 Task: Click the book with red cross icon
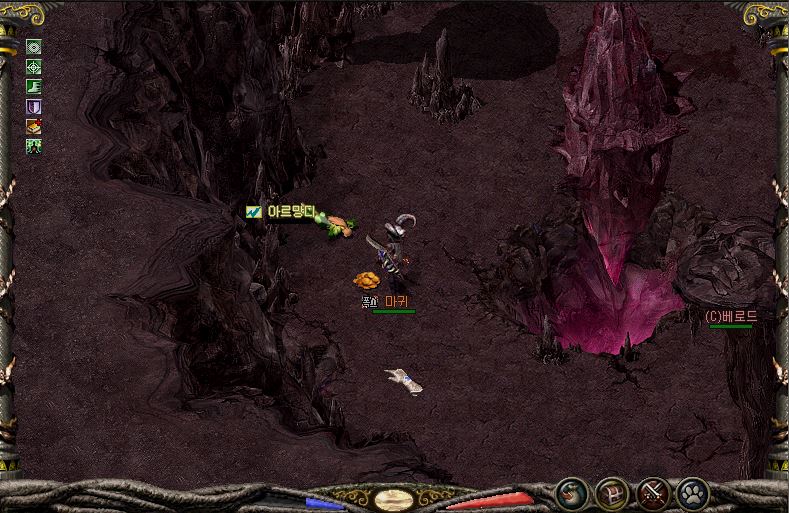coord(33,126)
